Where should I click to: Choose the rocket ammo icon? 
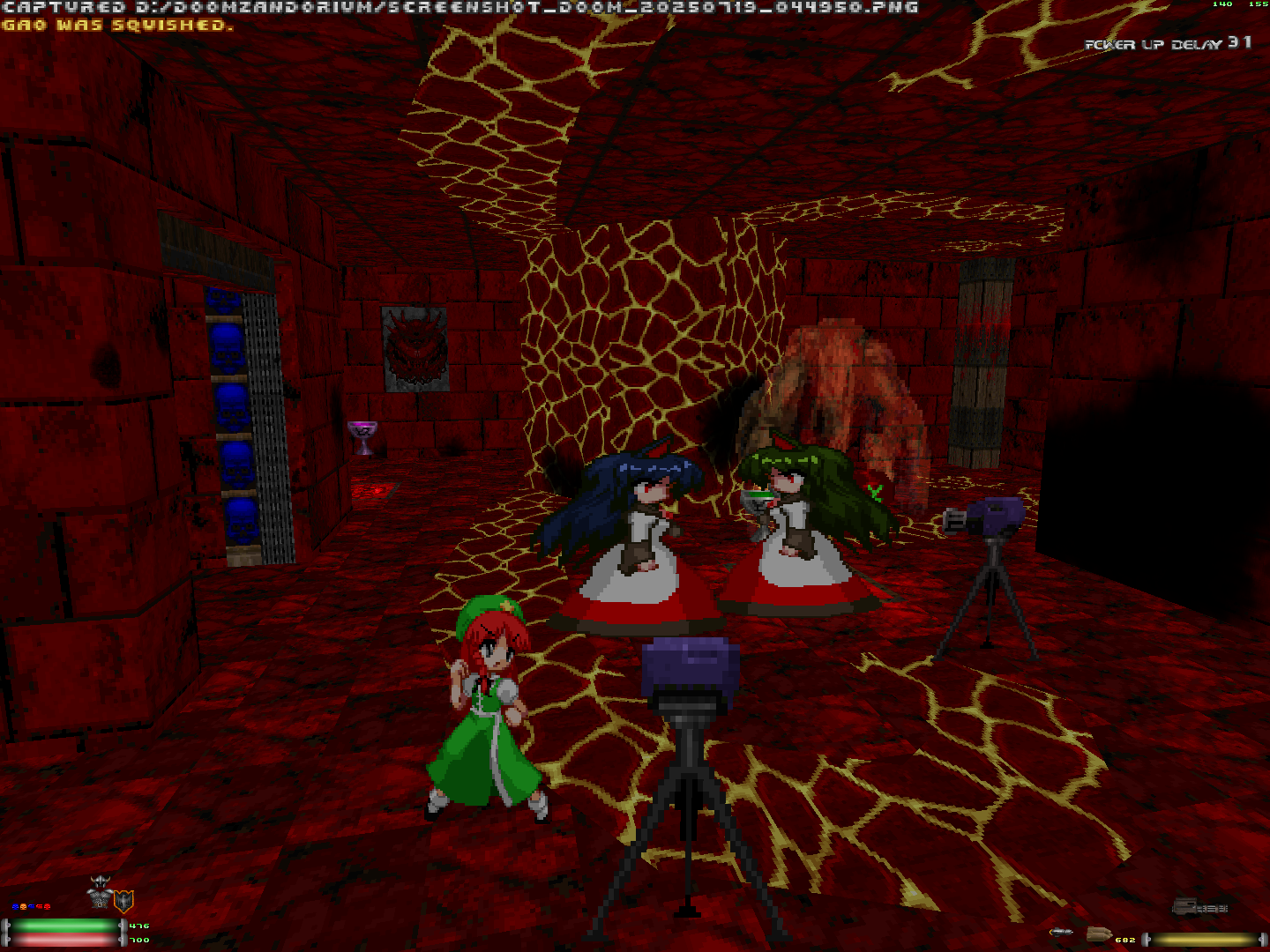1061,933
